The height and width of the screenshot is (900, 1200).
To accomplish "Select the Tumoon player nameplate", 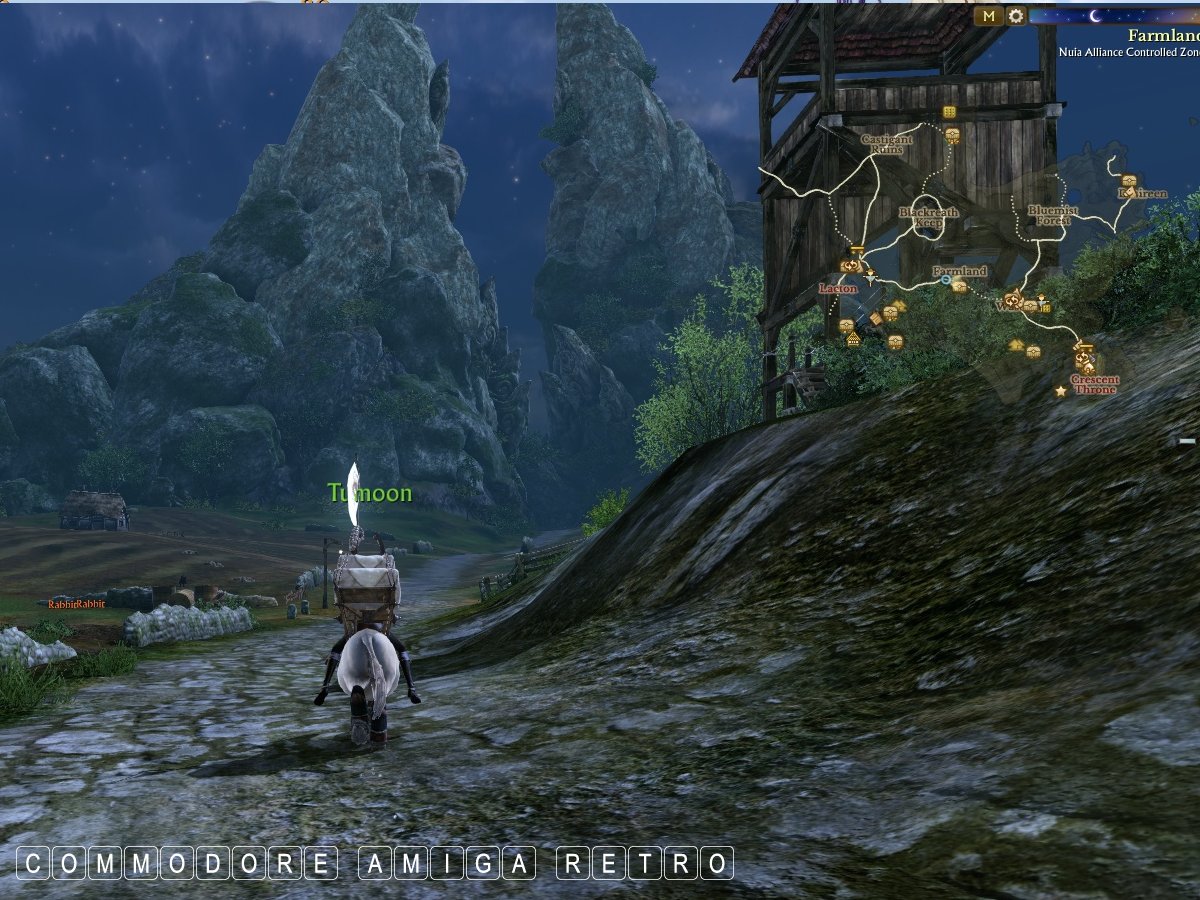I will 370,493.
